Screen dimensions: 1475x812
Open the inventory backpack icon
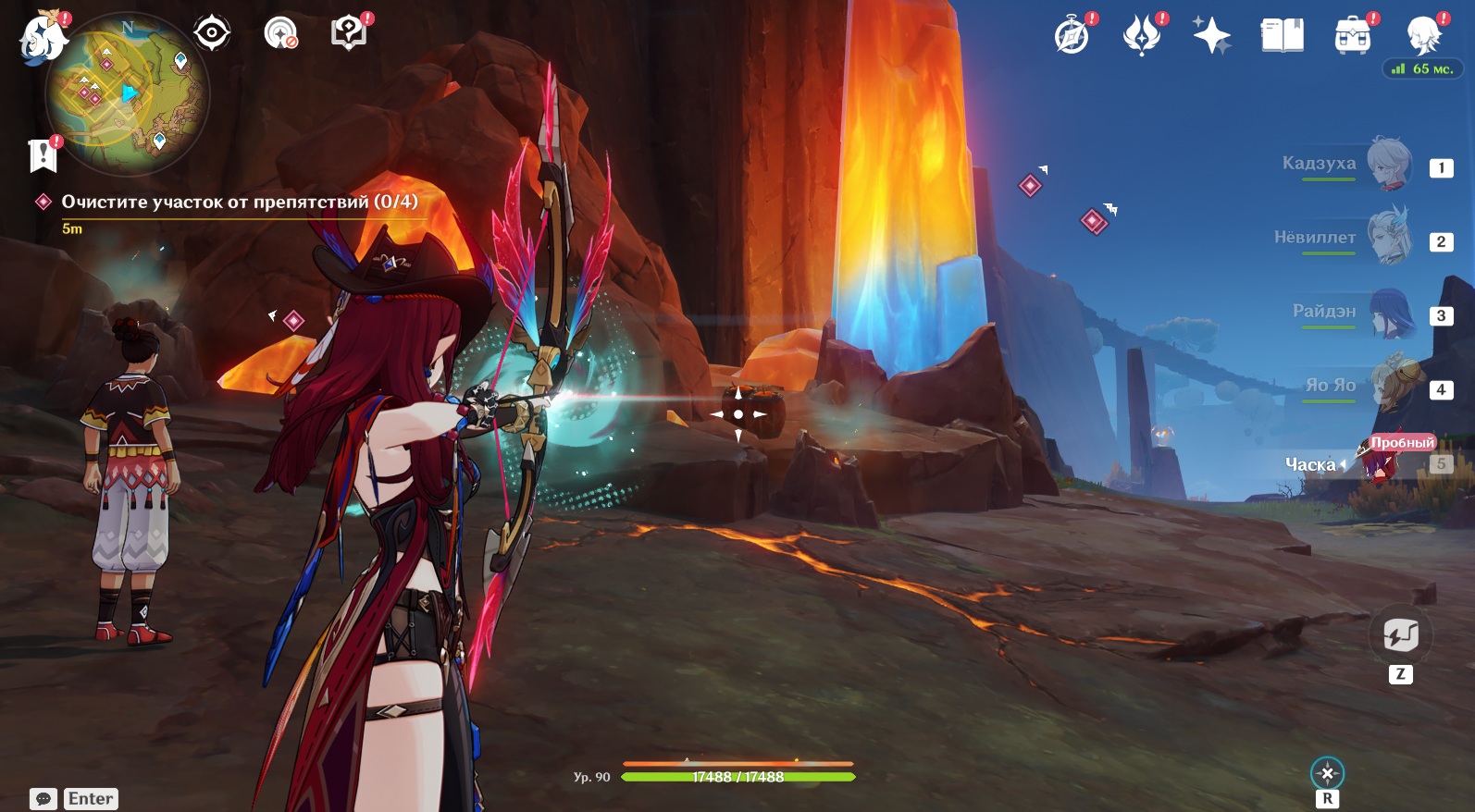pyautogui.click(x=1352, y=36)
